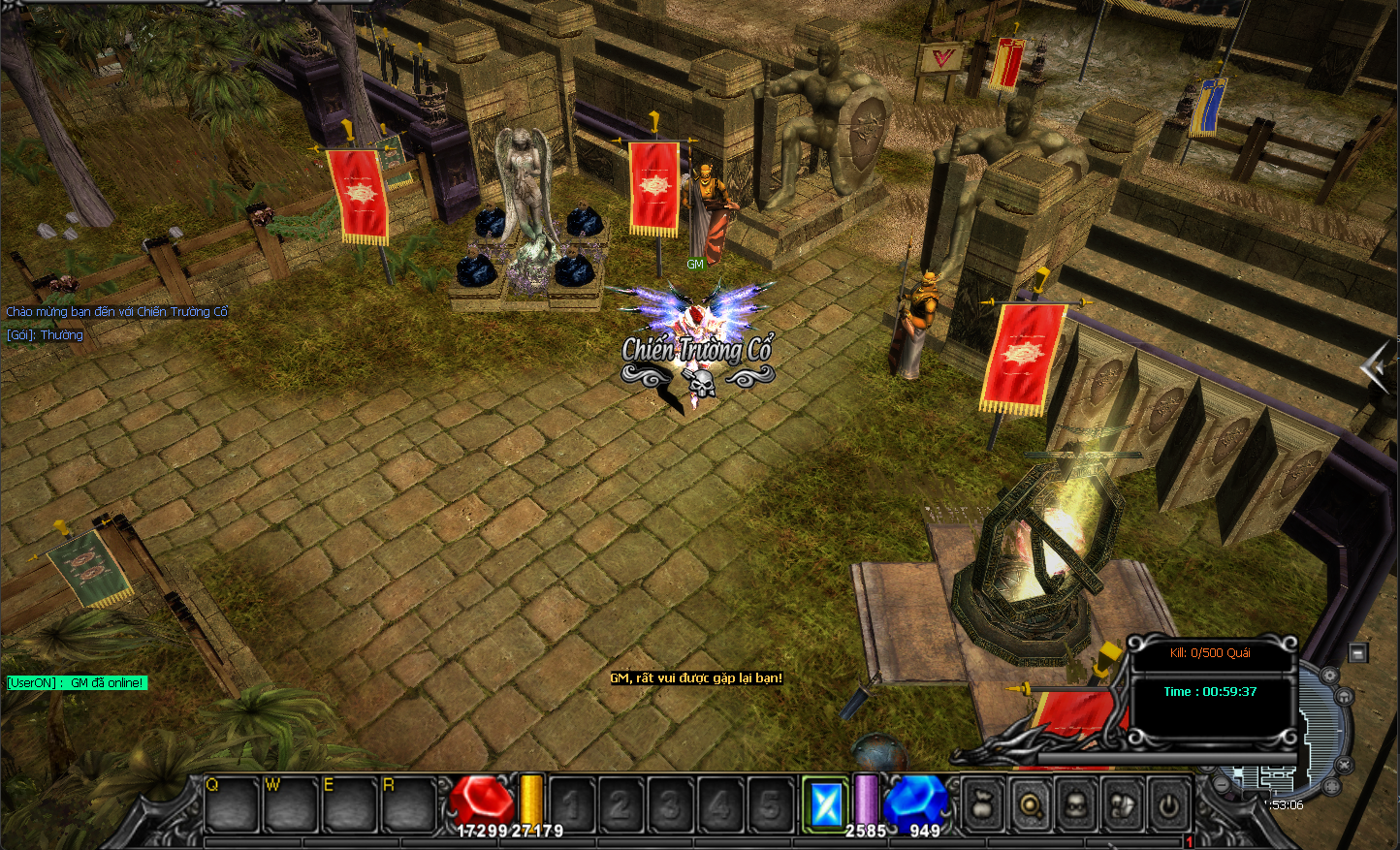Image resolution: width=1400 pixels, height=850 pixels.
Task: Select quick slot number 1
Action: (x=573, y=804)
